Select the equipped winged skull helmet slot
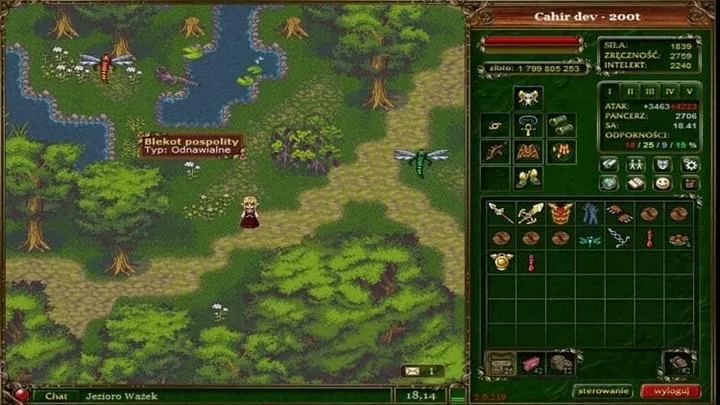720x405 pixels. pos(527,97)
